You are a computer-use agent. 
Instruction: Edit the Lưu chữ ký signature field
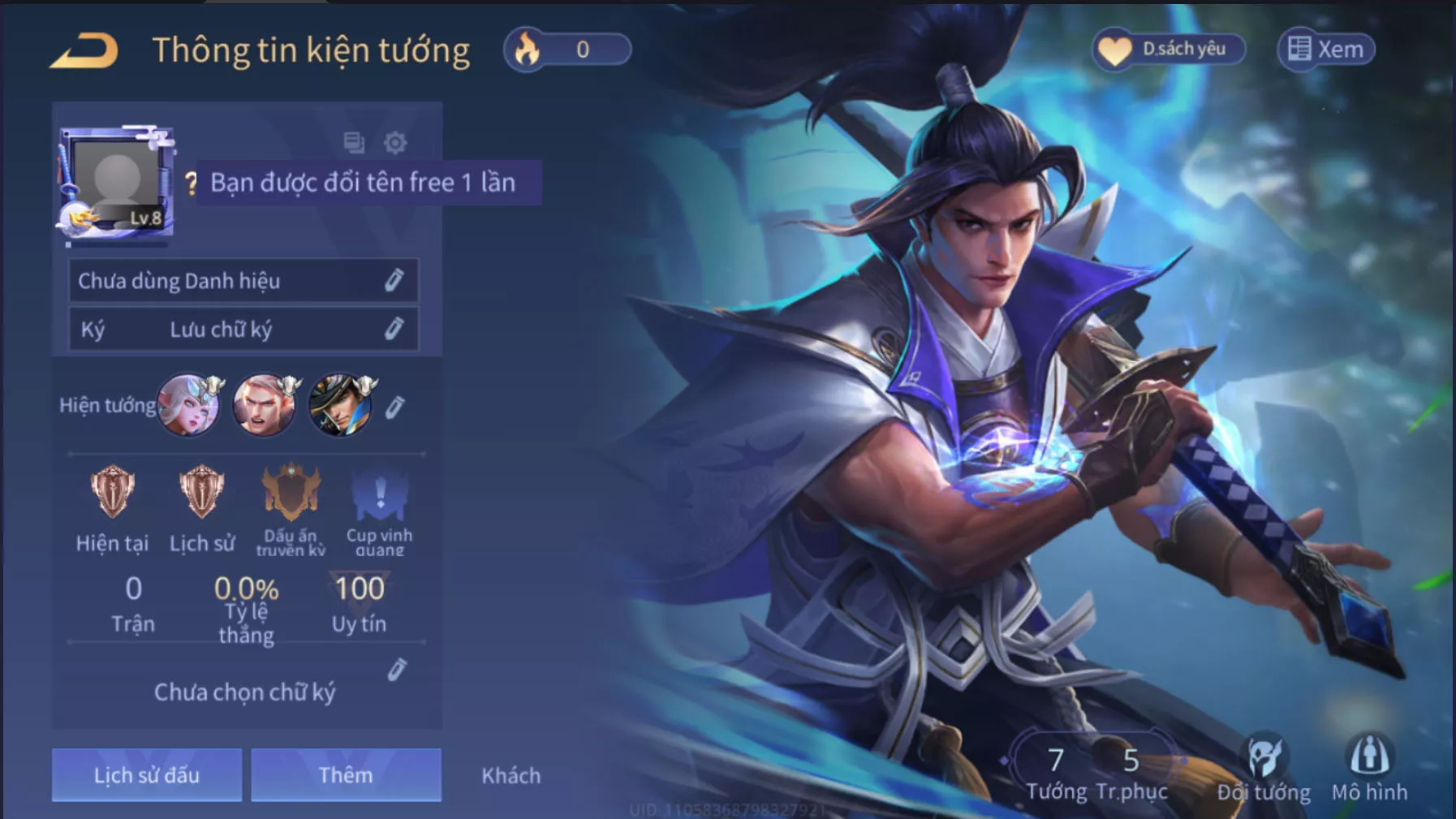coord(394,329)
